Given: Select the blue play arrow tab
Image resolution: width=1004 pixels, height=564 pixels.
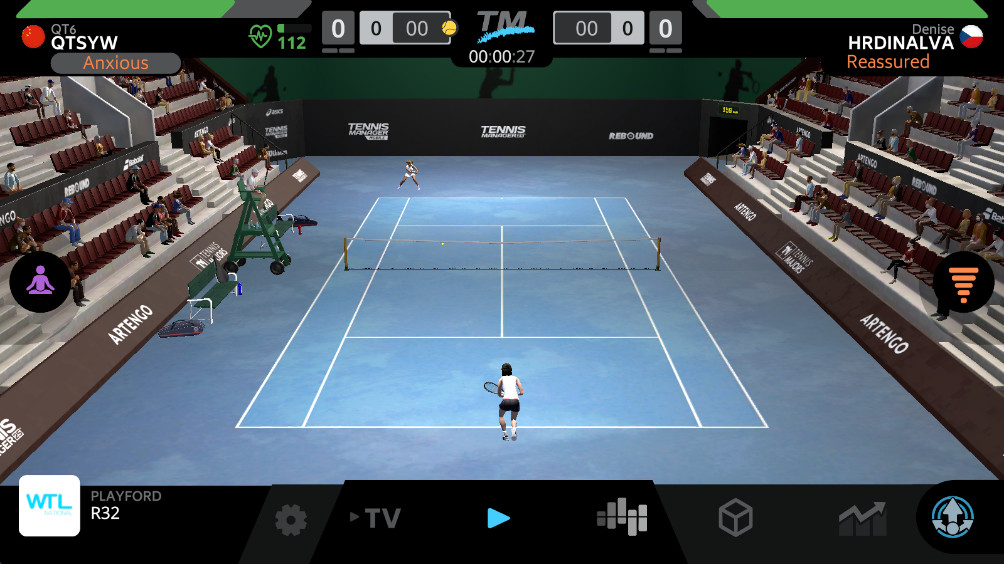Looking at the screenshot, I should pos(498,518).
